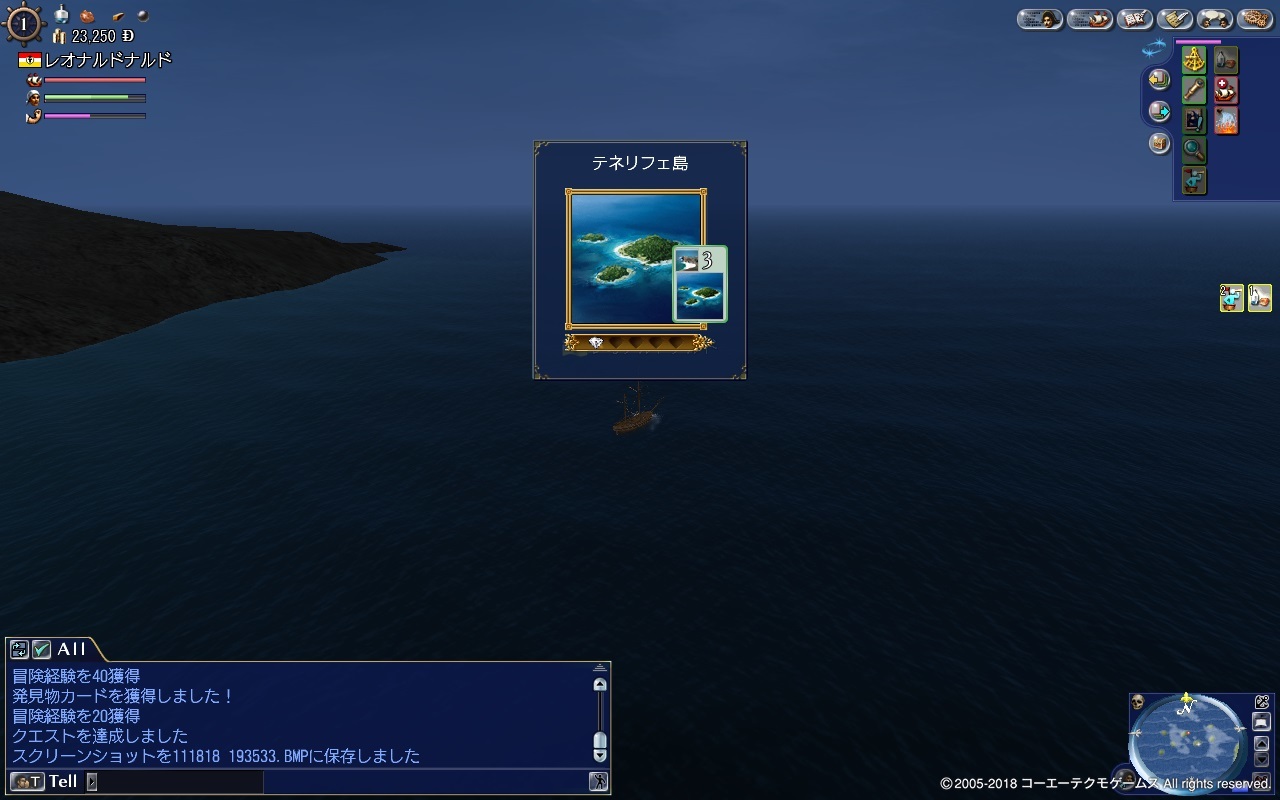Click the テネリフェ島 discovery card thumbnail
Screen dimensions: 1280x800
coord(700,285)
